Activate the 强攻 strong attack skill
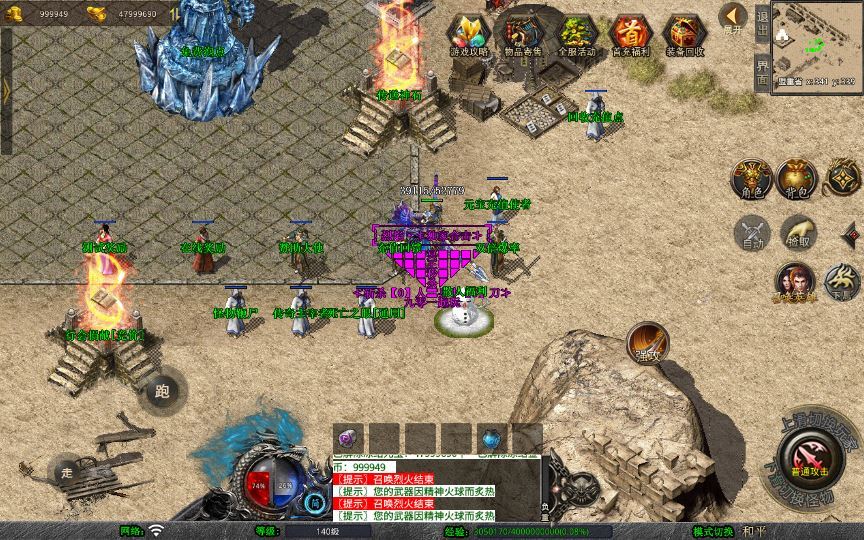Image resolution: width=864 pixels, height=540 pixels. pyautogui.click(x=647, y=343)
